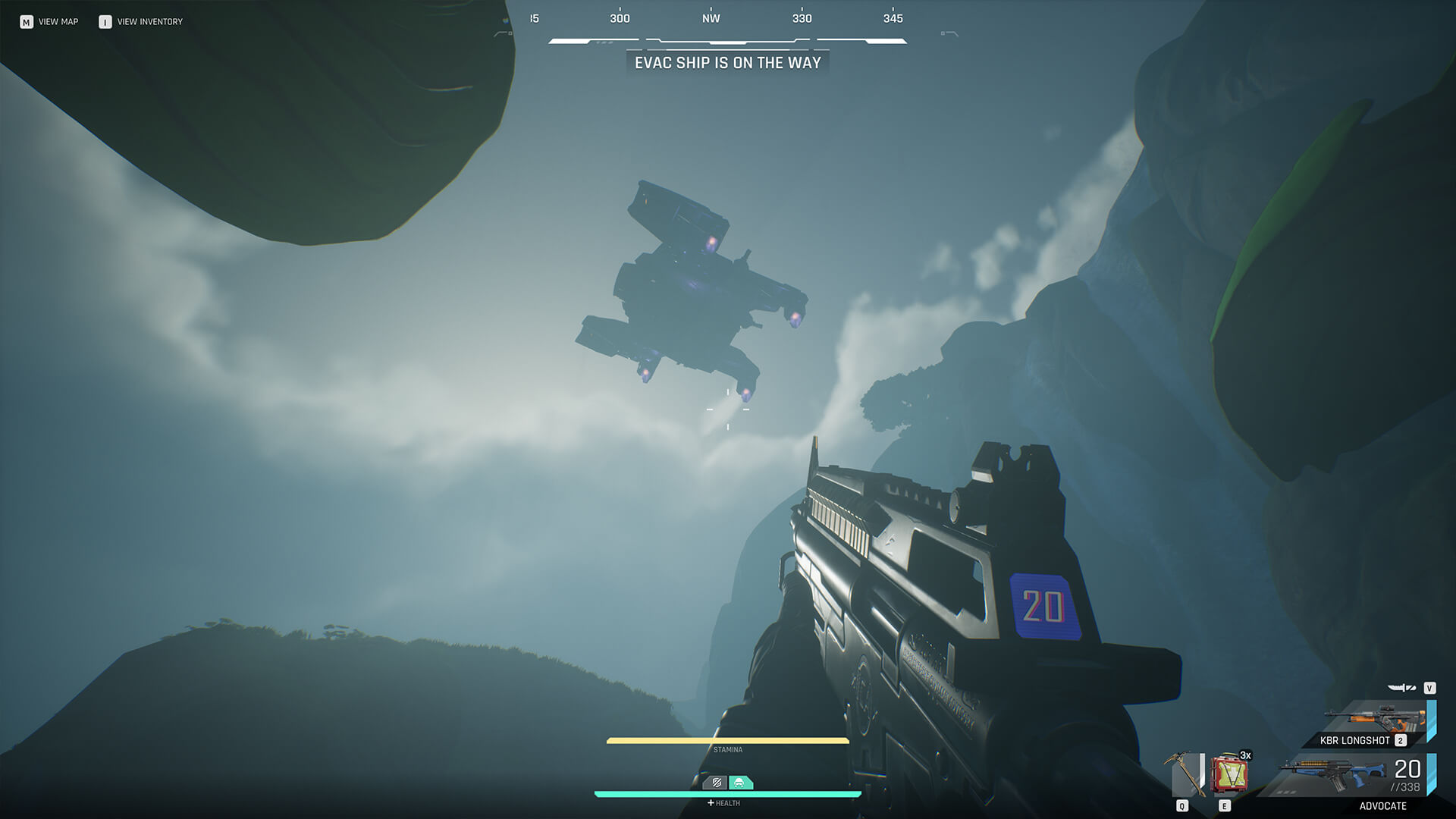The height and width of the screenshot is (819, 1456).
Task: Click the M key icon for View Map
Action: coord(27,21)
